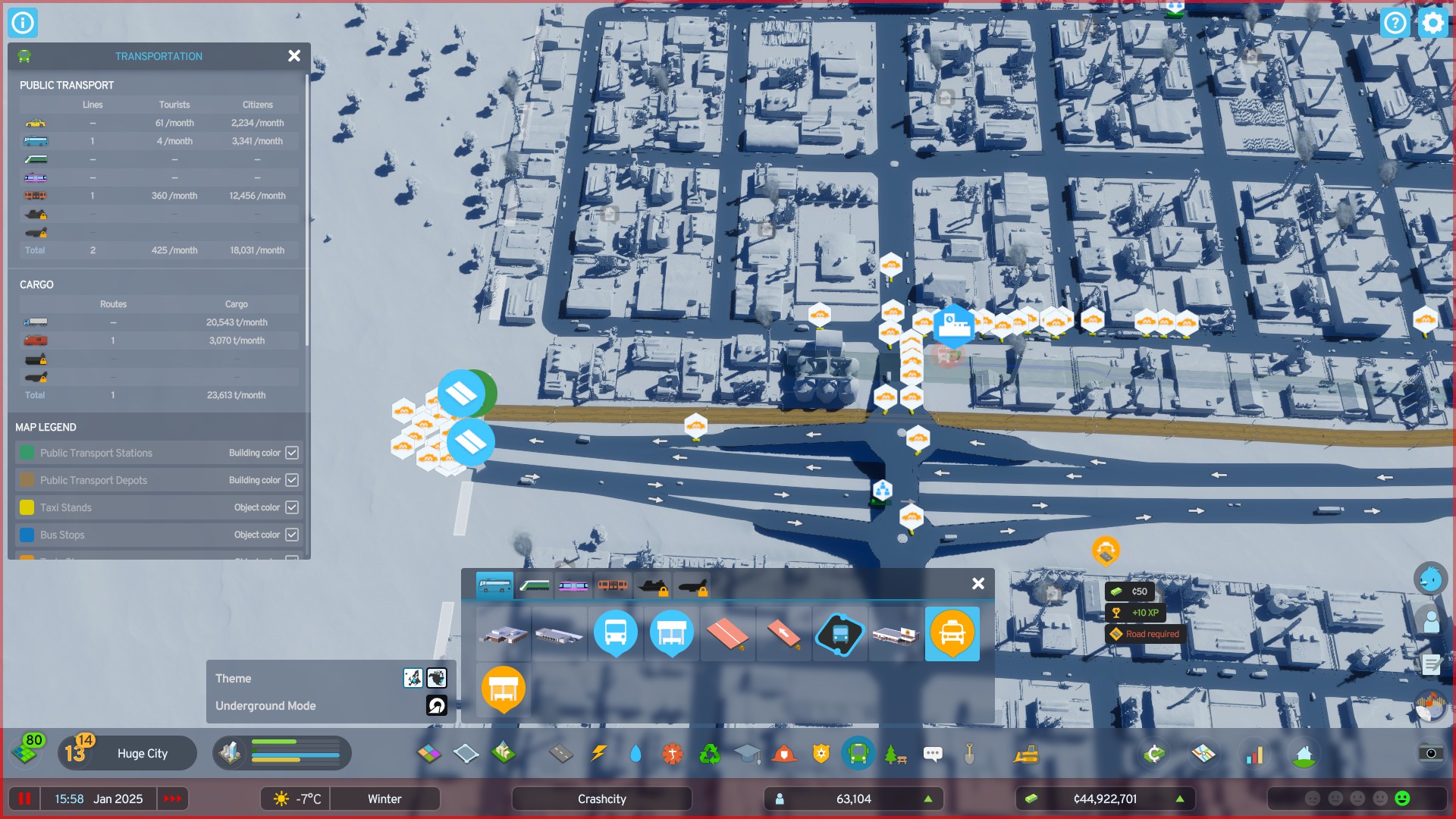Uncheck the Taxi Stands legend checkbox

coord(293,507)
